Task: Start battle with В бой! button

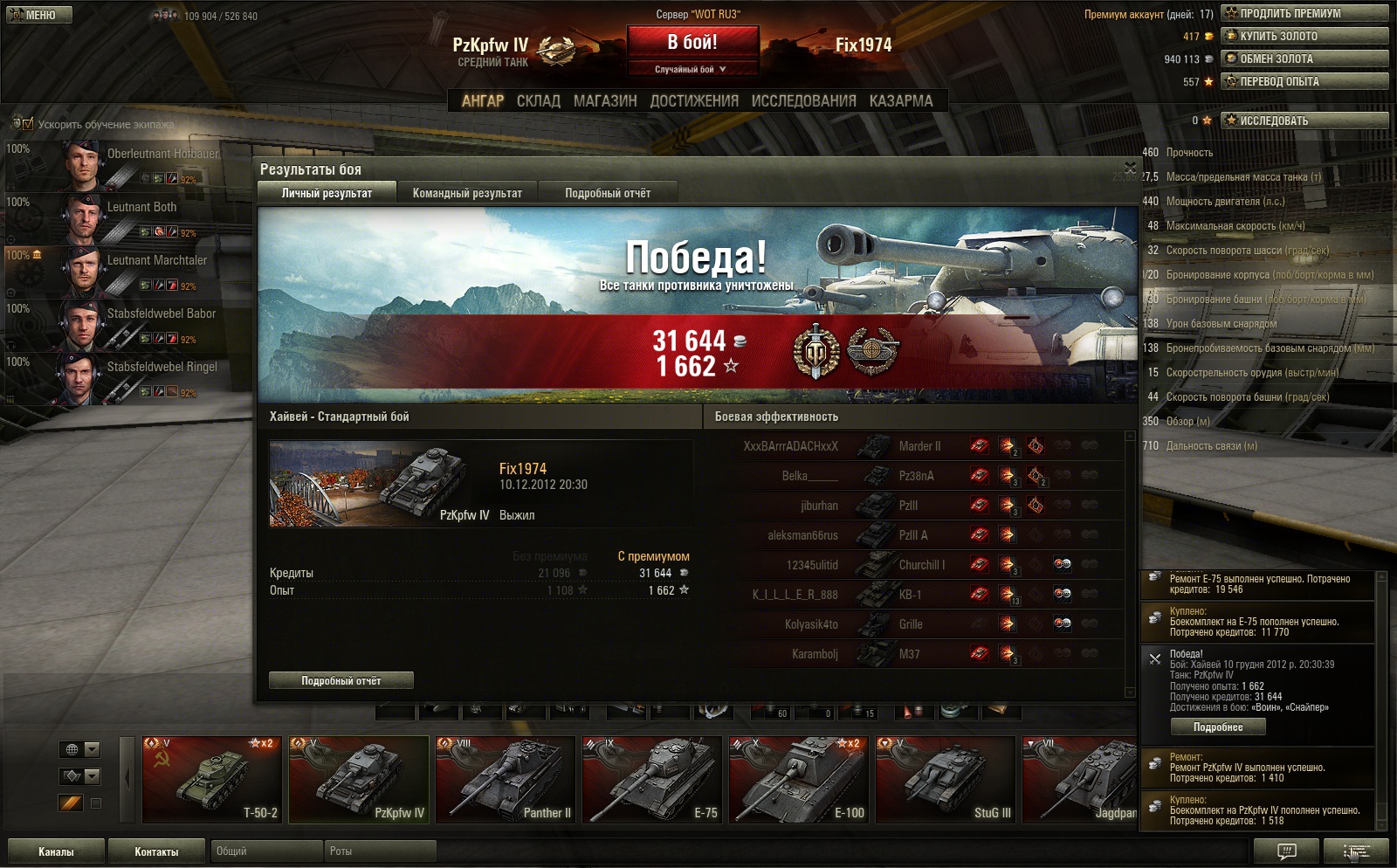Action: pyautogui.click(x=692, y=43)
